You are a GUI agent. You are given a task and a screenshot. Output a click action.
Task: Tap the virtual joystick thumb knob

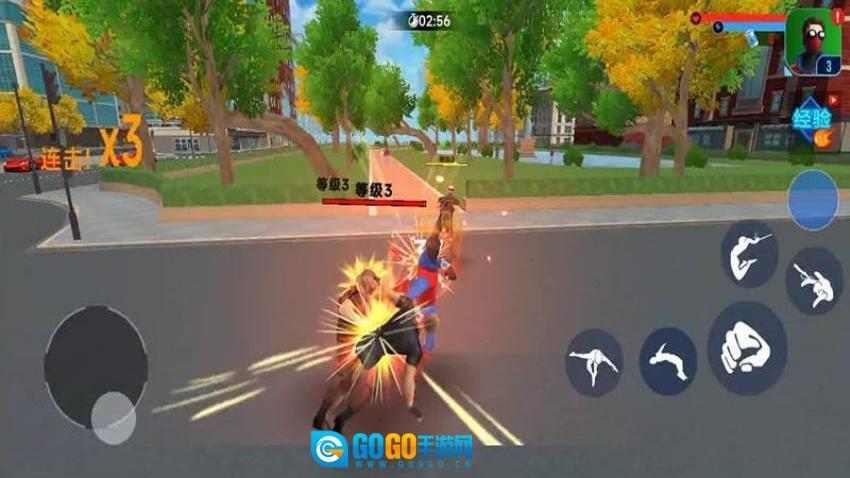pos(113,416)
